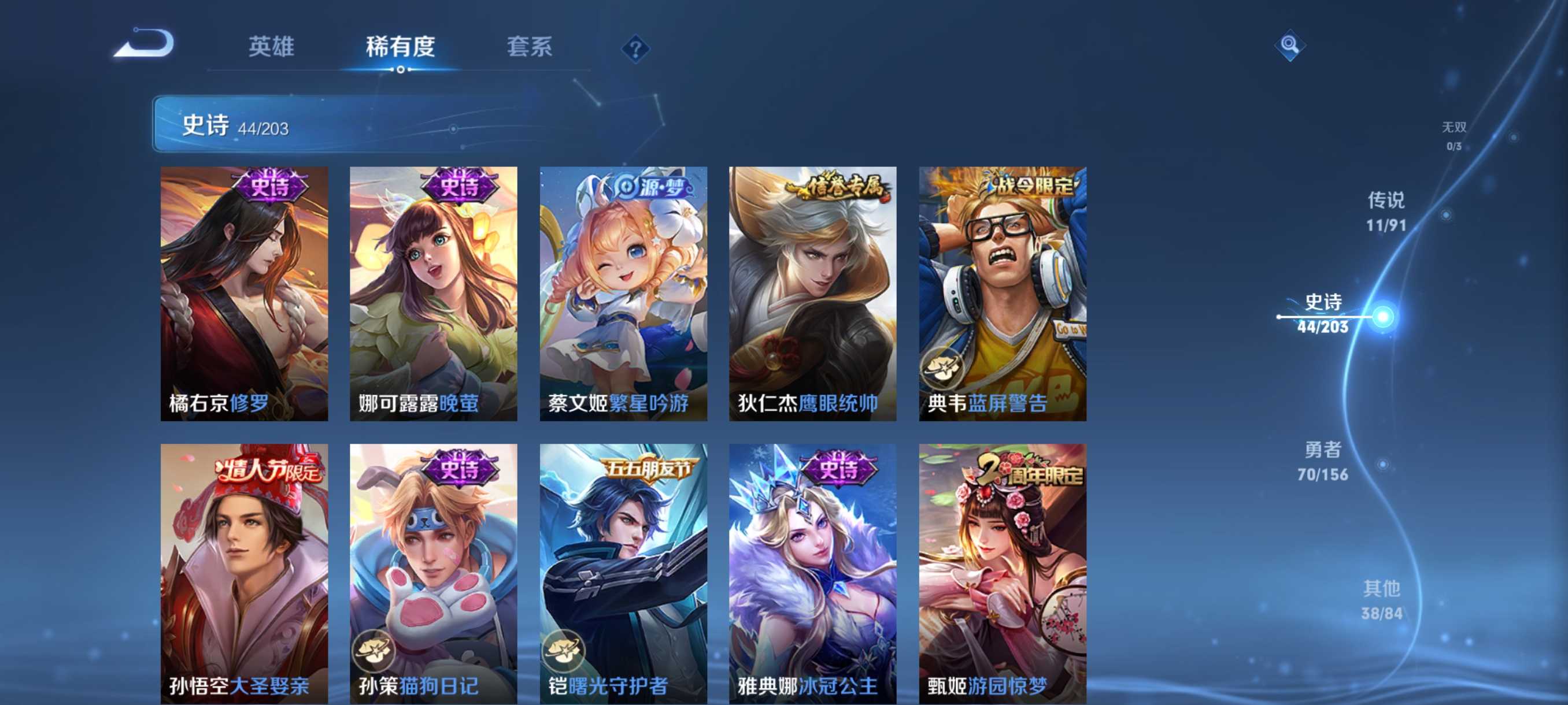The height and width of the screenshot is (705, 1568).
Task: Open the skin search via the magnifier icon
Action: [1290, 44]
